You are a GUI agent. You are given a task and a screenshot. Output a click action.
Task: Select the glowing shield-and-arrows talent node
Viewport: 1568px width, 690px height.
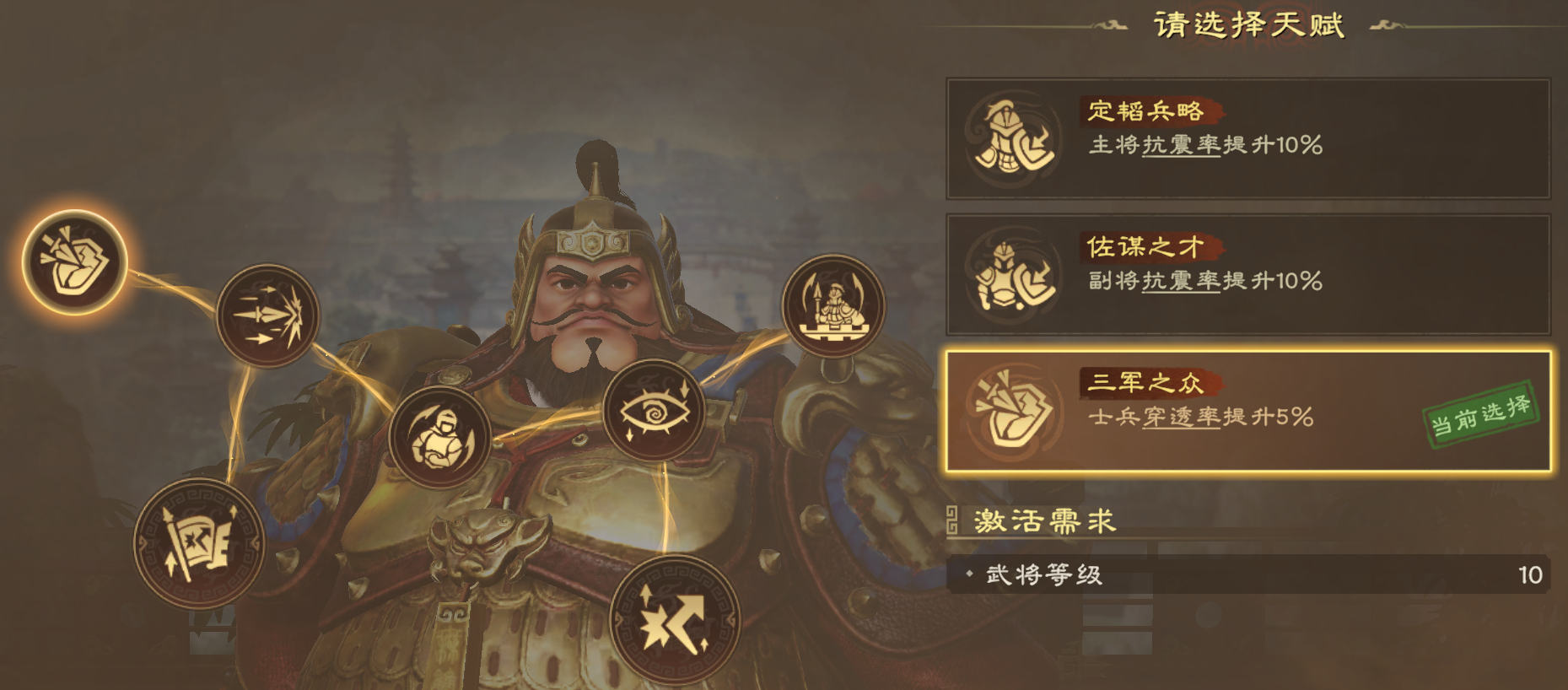click(74, 262)
